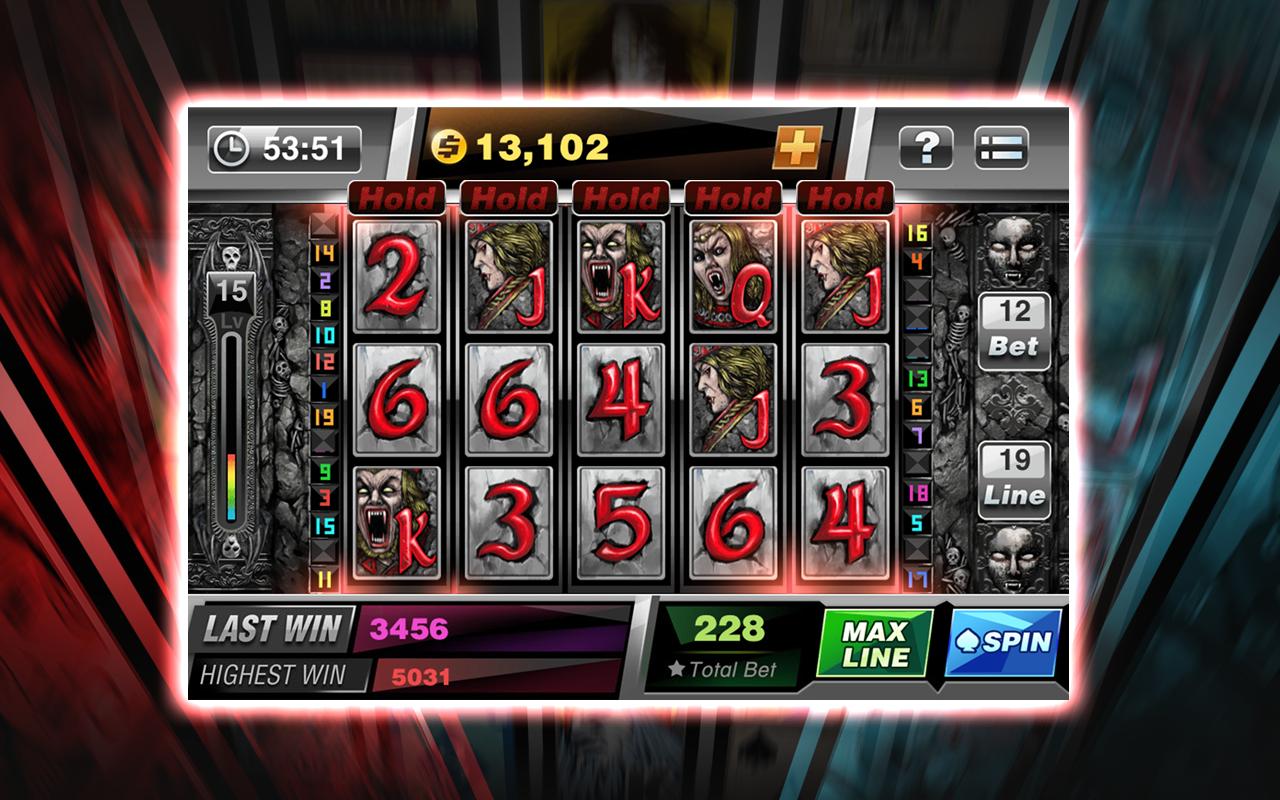
Task: Hold the reel showing the red 5
Action: (x=621, y=198)
